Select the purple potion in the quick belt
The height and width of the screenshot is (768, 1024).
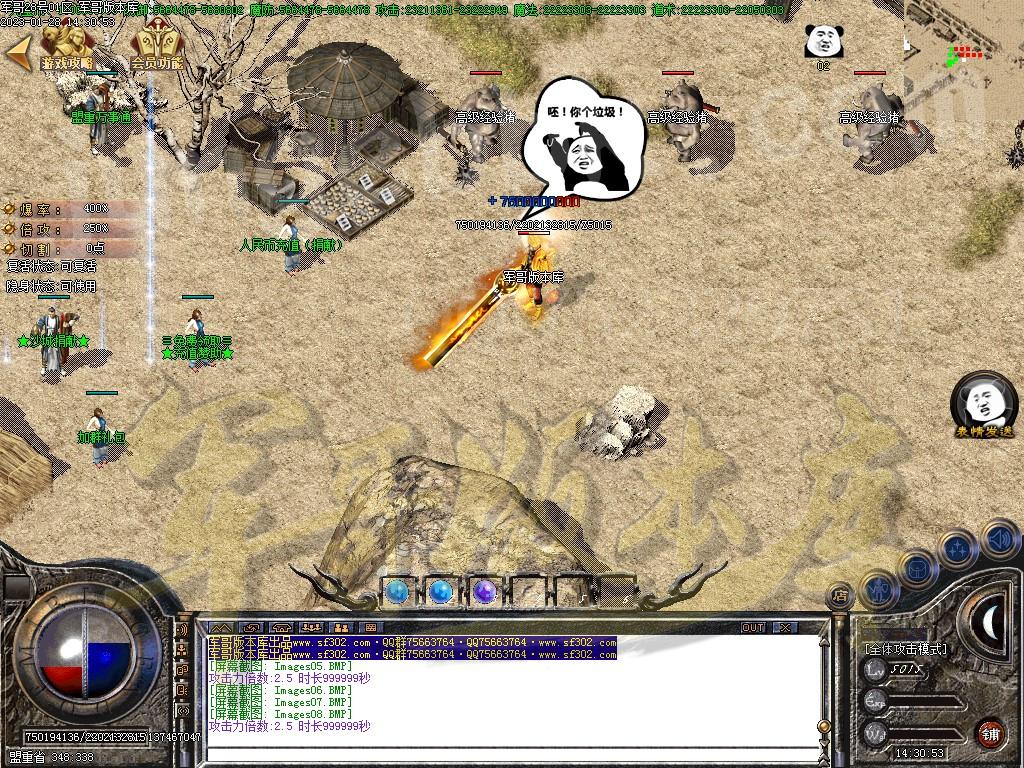(485, 591)
